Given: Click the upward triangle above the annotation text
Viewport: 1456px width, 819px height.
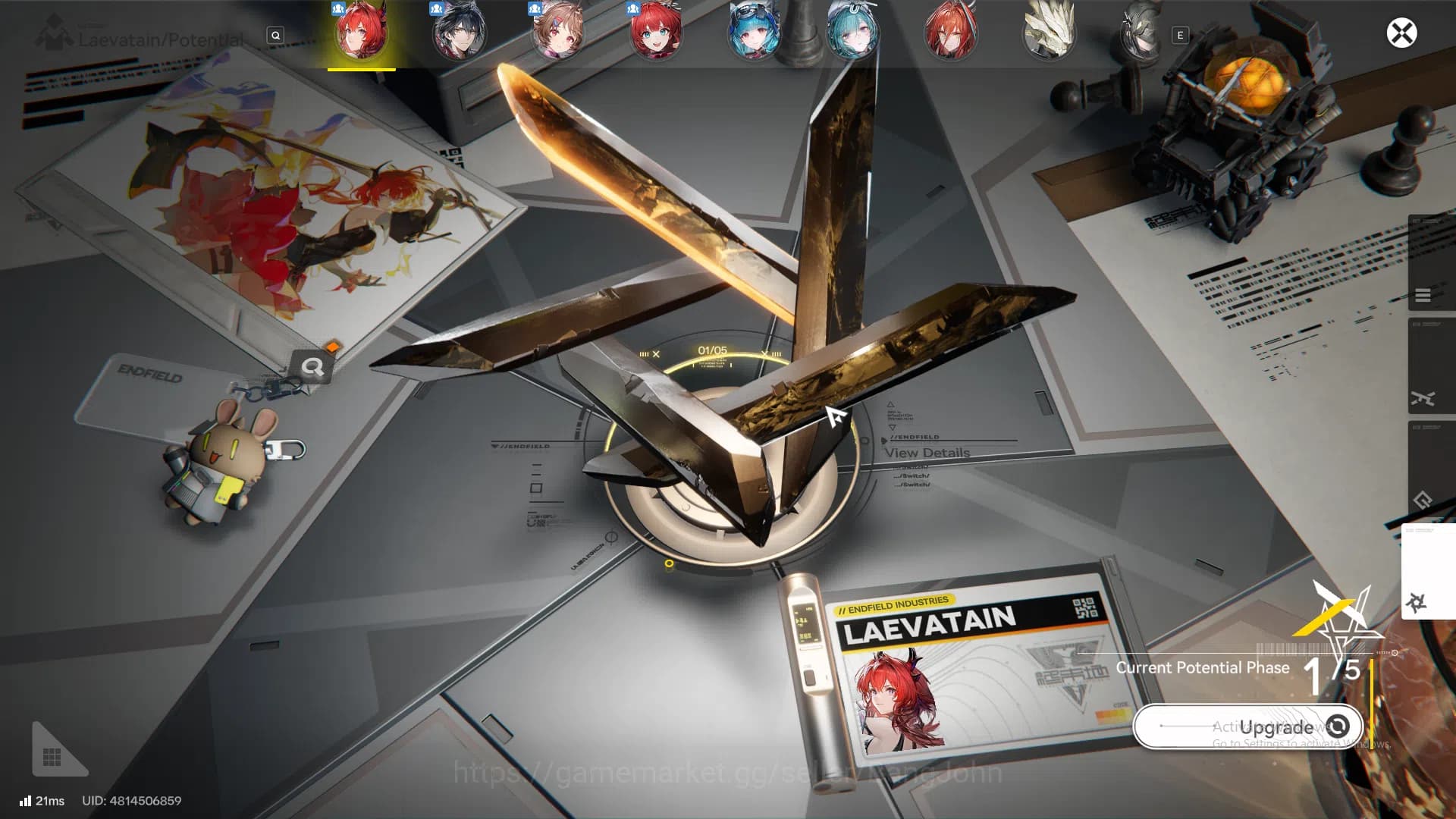Looking at the screenshot, I should (x=891, y=404).
